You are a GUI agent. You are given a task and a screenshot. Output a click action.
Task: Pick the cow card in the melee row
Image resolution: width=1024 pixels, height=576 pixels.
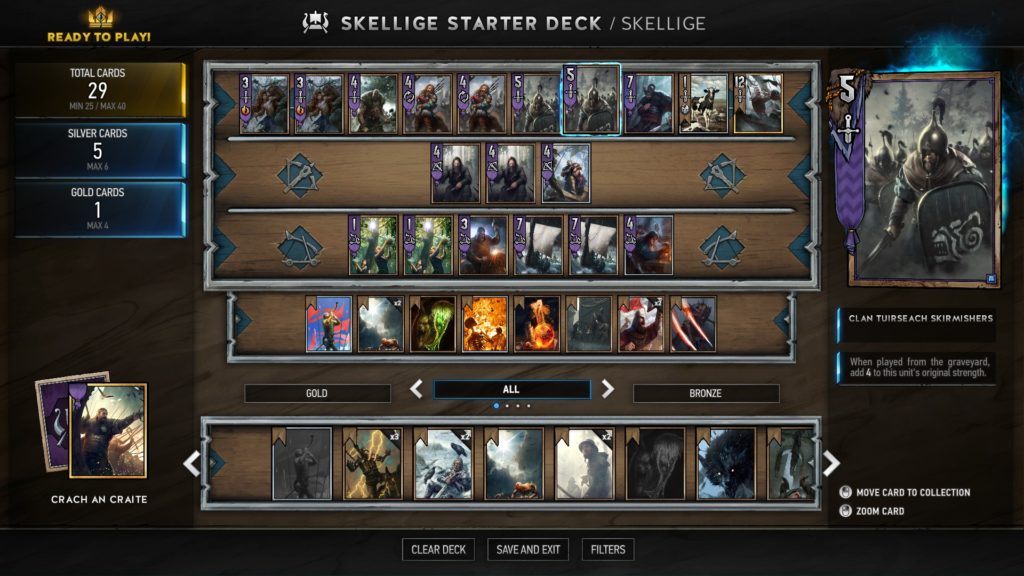pyautogui.click(x=703, y=103)
